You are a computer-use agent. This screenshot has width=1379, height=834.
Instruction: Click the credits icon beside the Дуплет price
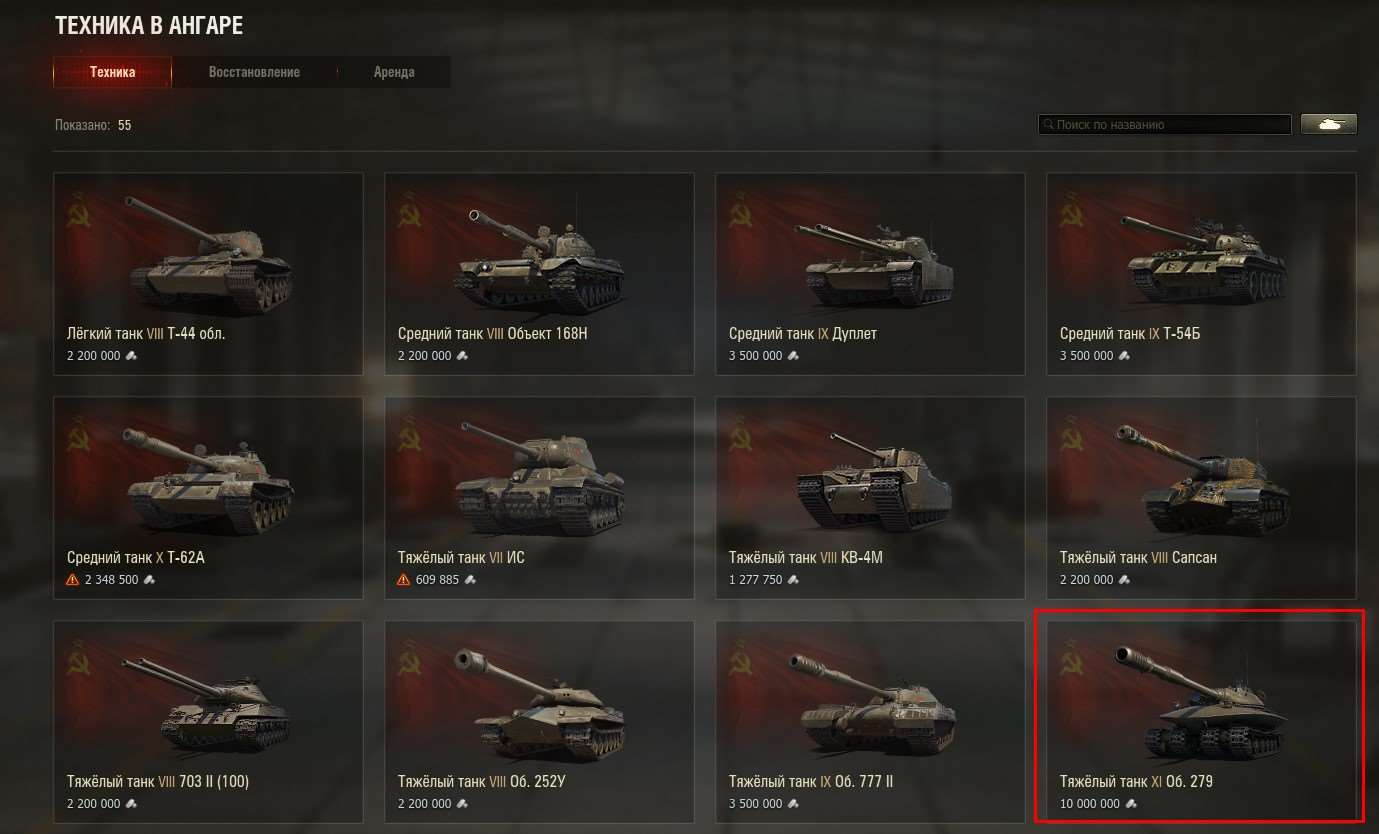point(793,355)
